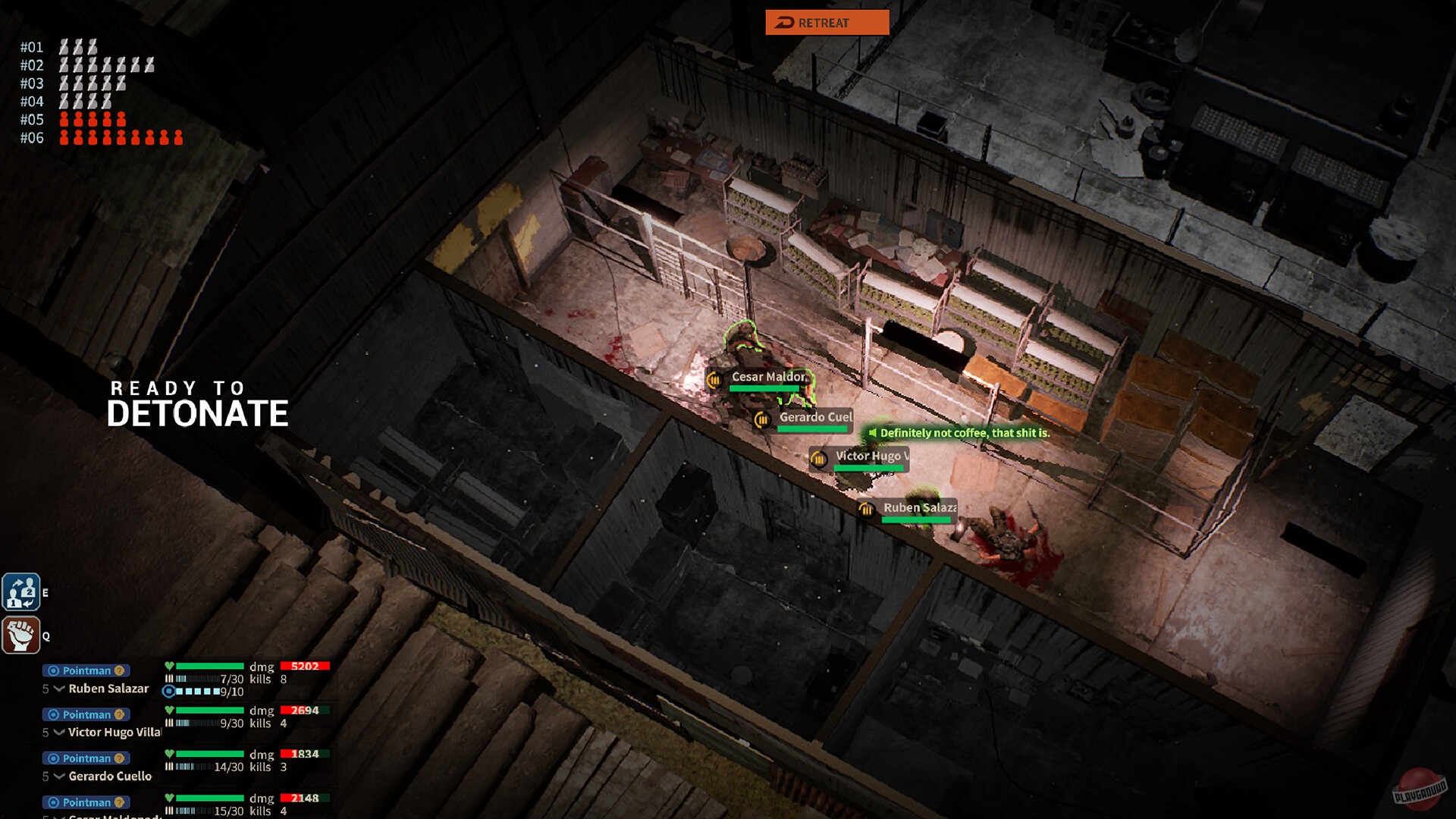Click Ruben Salazar's ammo bar showing 7/30
The height and width of the screenshot is (819, 1456).
click(x=199, y=679)
